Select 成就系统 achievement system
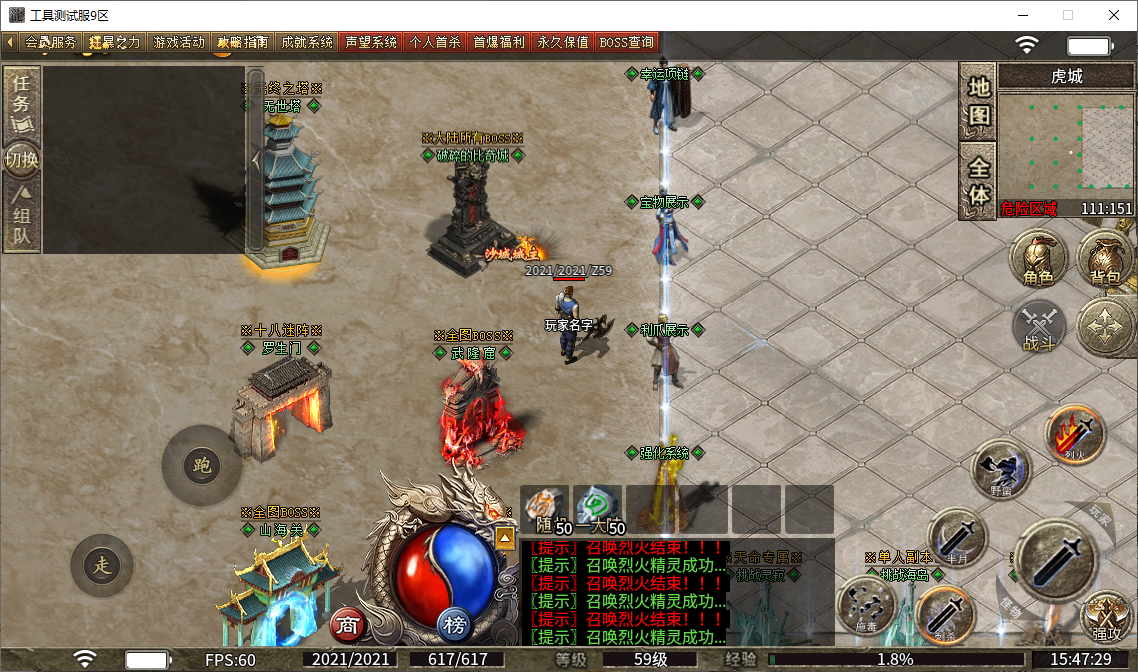The width and height of the screenshot is (1138, 672). click(307, 42)
